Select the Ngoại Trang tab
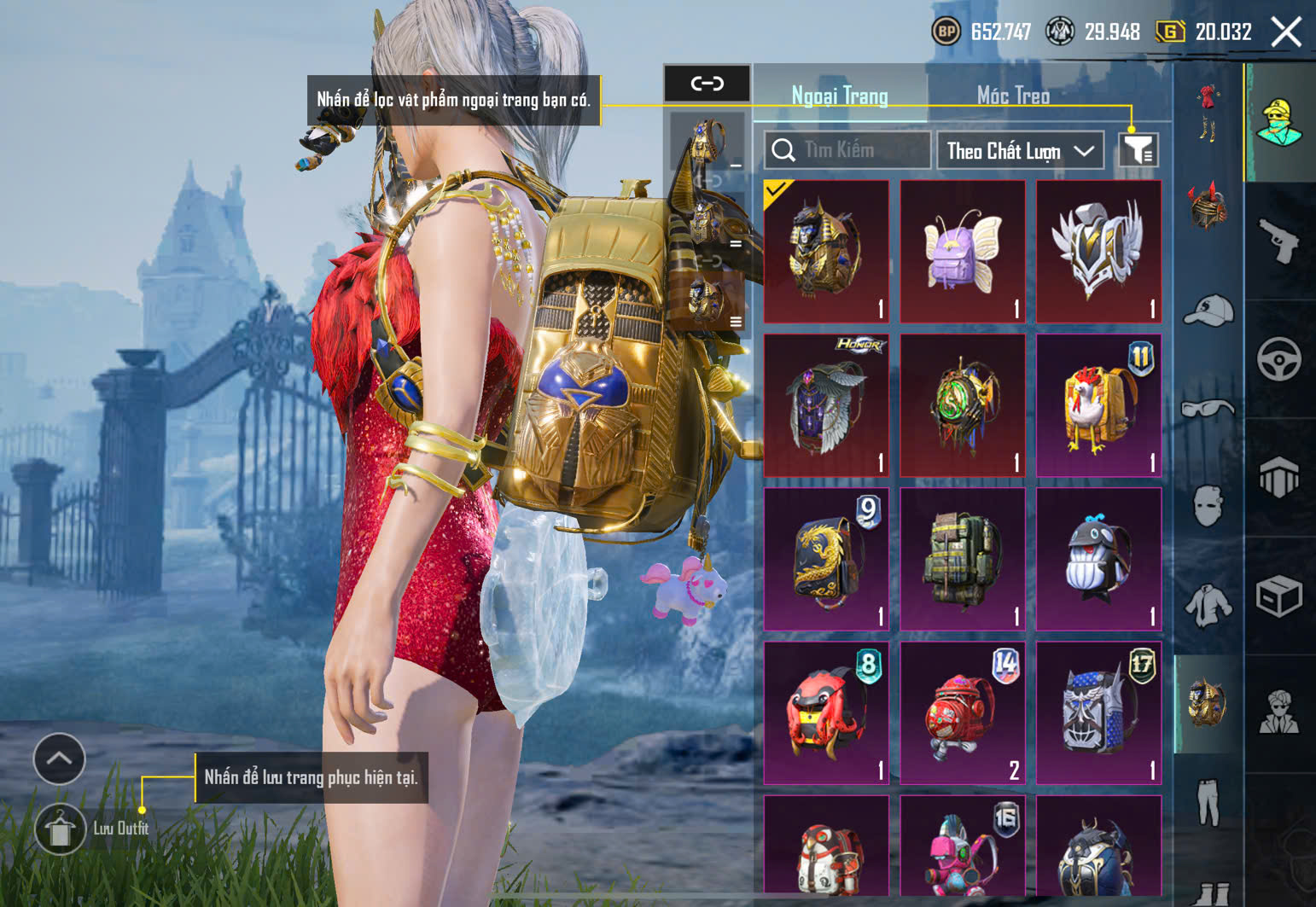1316x907 pixels. [840, 96]
